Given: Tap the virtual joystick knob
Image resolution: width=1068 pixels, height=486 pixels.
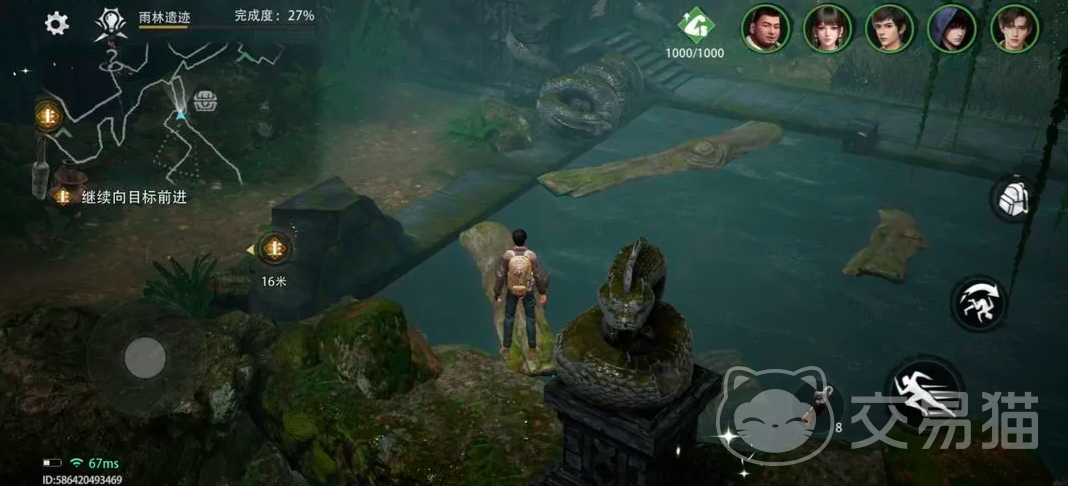Looking at the screenshot, I should pyautogui.click(x=145, y=357).
